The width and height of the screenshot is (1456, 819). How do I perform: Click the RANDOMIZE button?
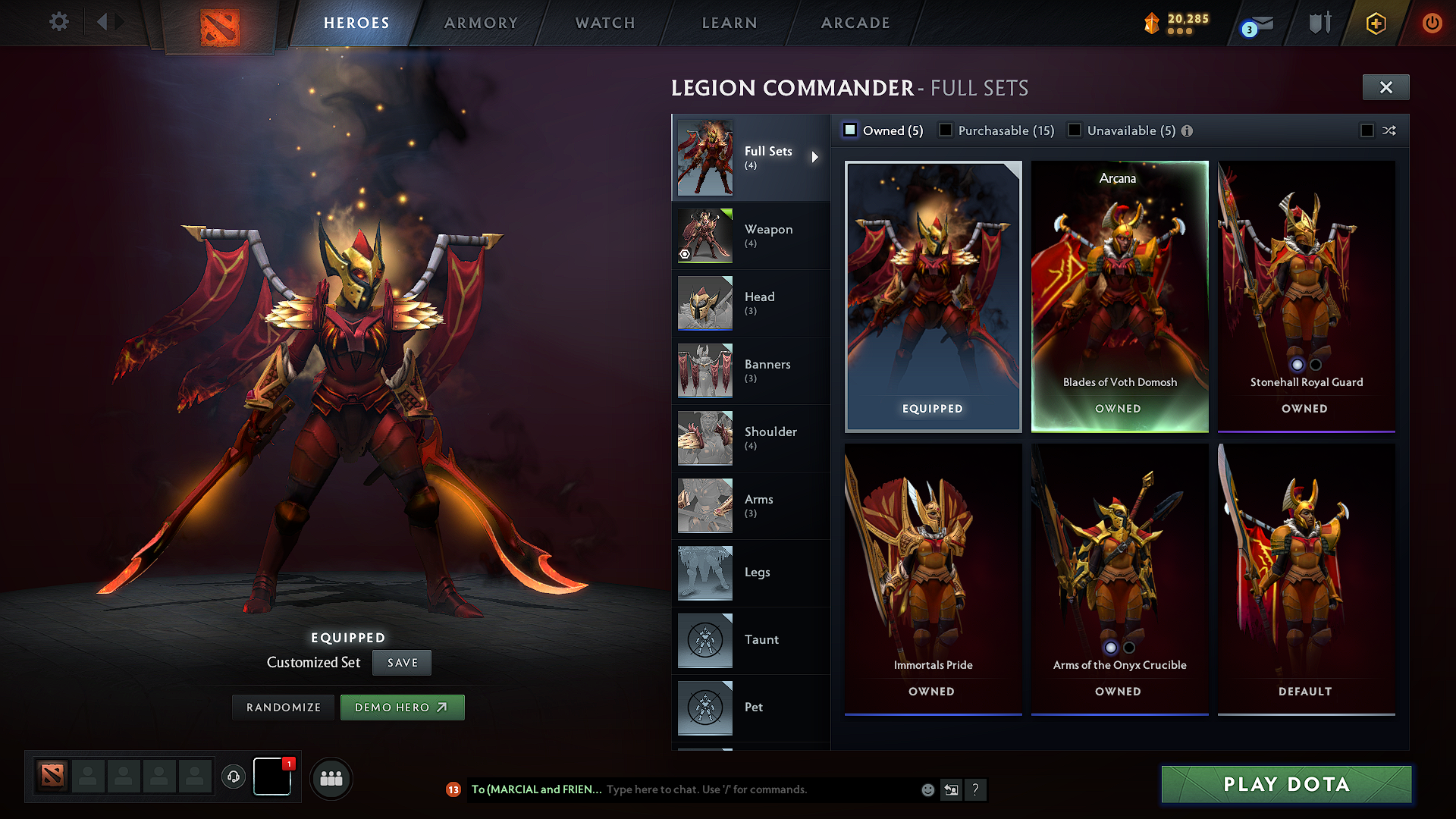click(283, 707)
